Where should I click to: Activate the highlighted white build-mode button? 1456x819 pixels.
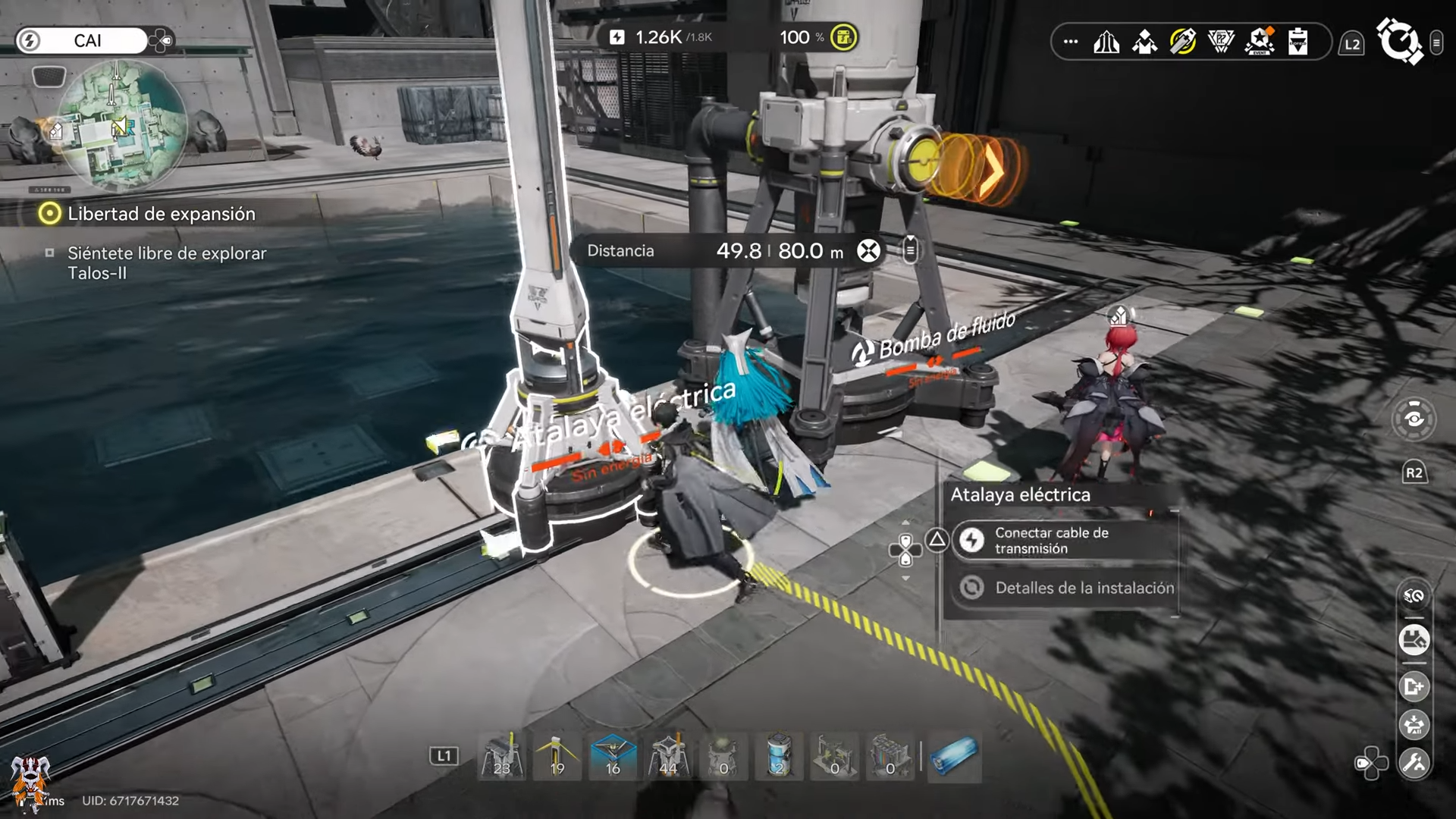point(1414,640)
